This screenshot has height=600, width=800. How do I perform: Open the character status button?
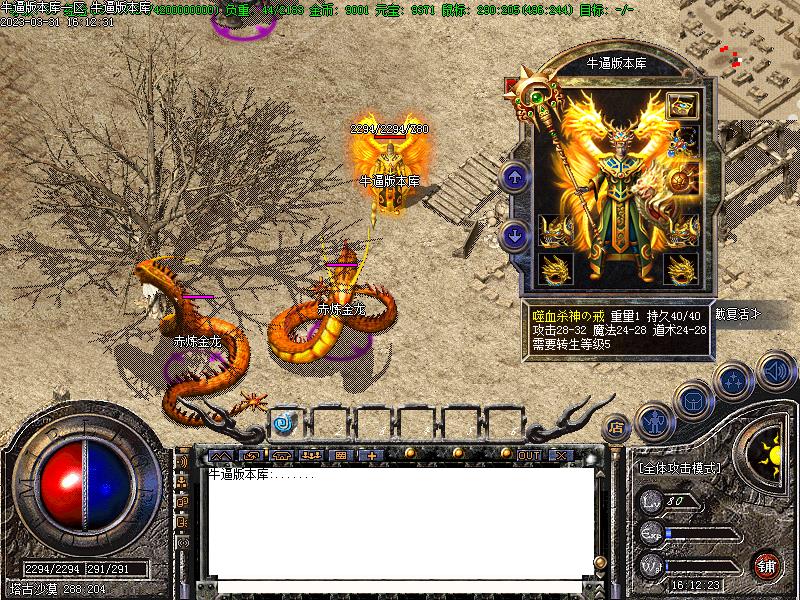(x=655, y=423)
